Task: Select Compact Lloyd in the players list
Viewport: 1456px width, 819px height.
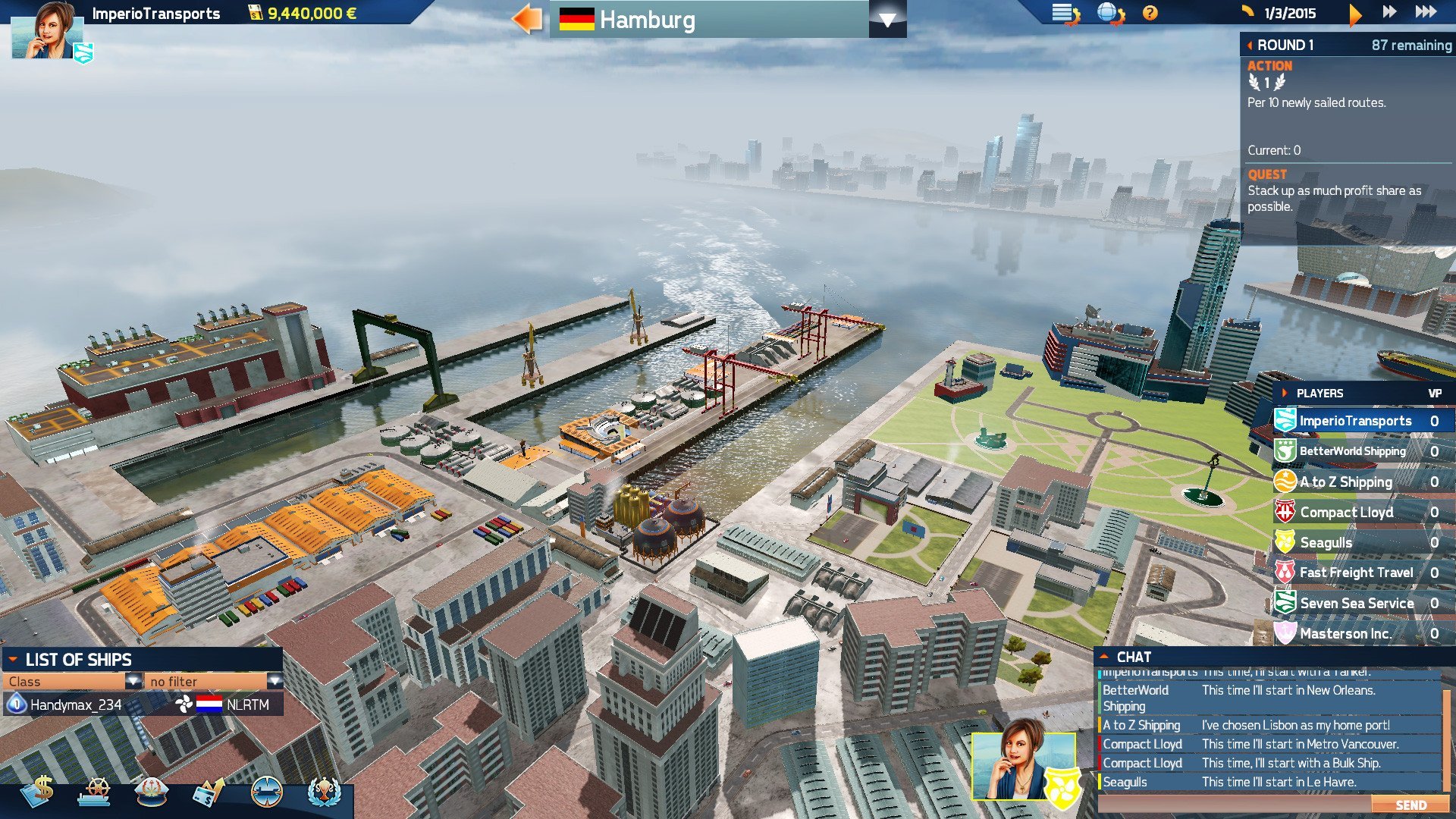Action: (x=1346, y=512)
